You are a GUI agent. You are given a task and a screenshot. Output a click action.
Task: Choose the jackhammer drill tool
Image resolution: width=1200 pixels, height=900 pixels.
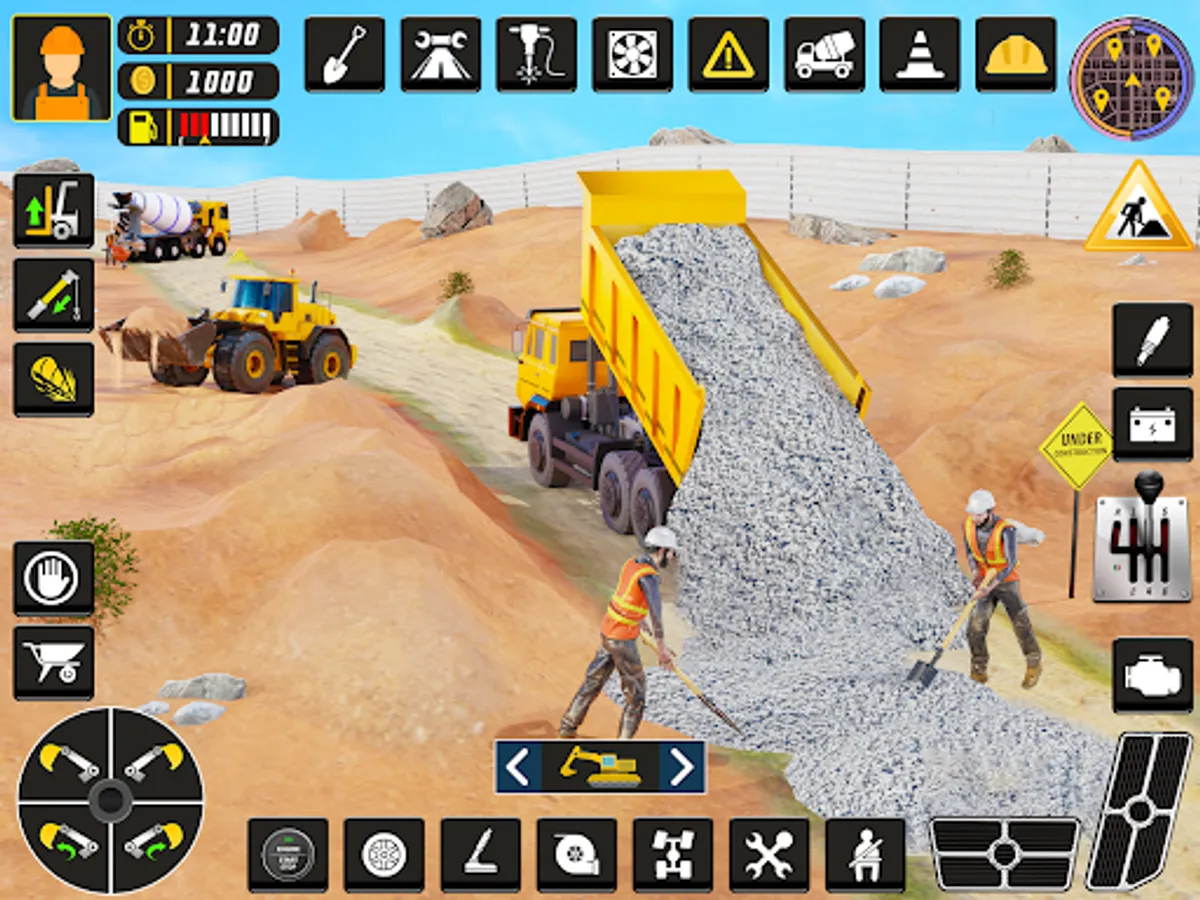(x=536, y=55)
